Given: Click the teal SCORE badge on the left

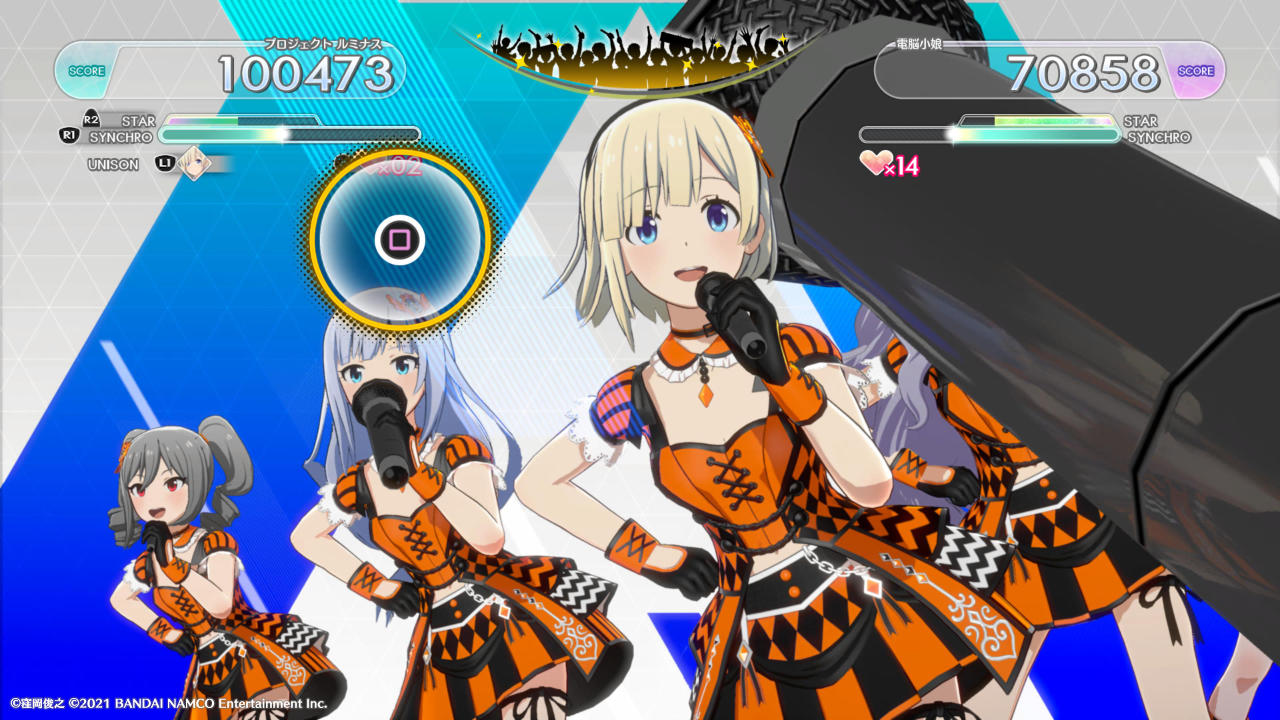Looking at the screenshot, I should click(87, 69).
